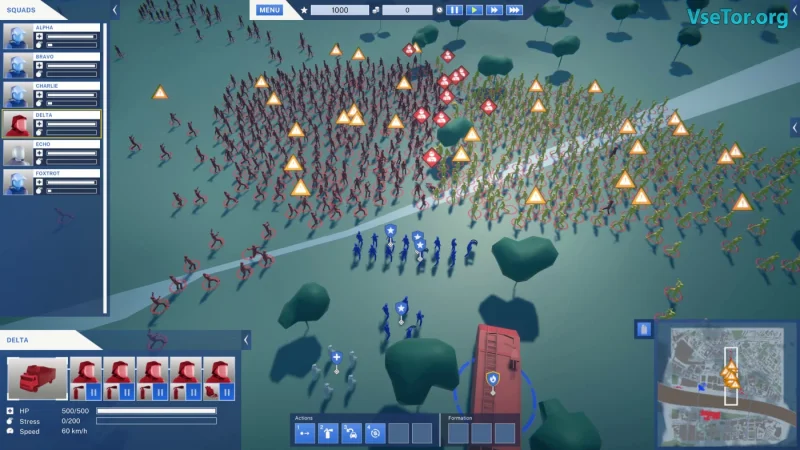Switch to double fast-forward speed
This screenshot has width=800, height=450.
(x=494, y=10)
